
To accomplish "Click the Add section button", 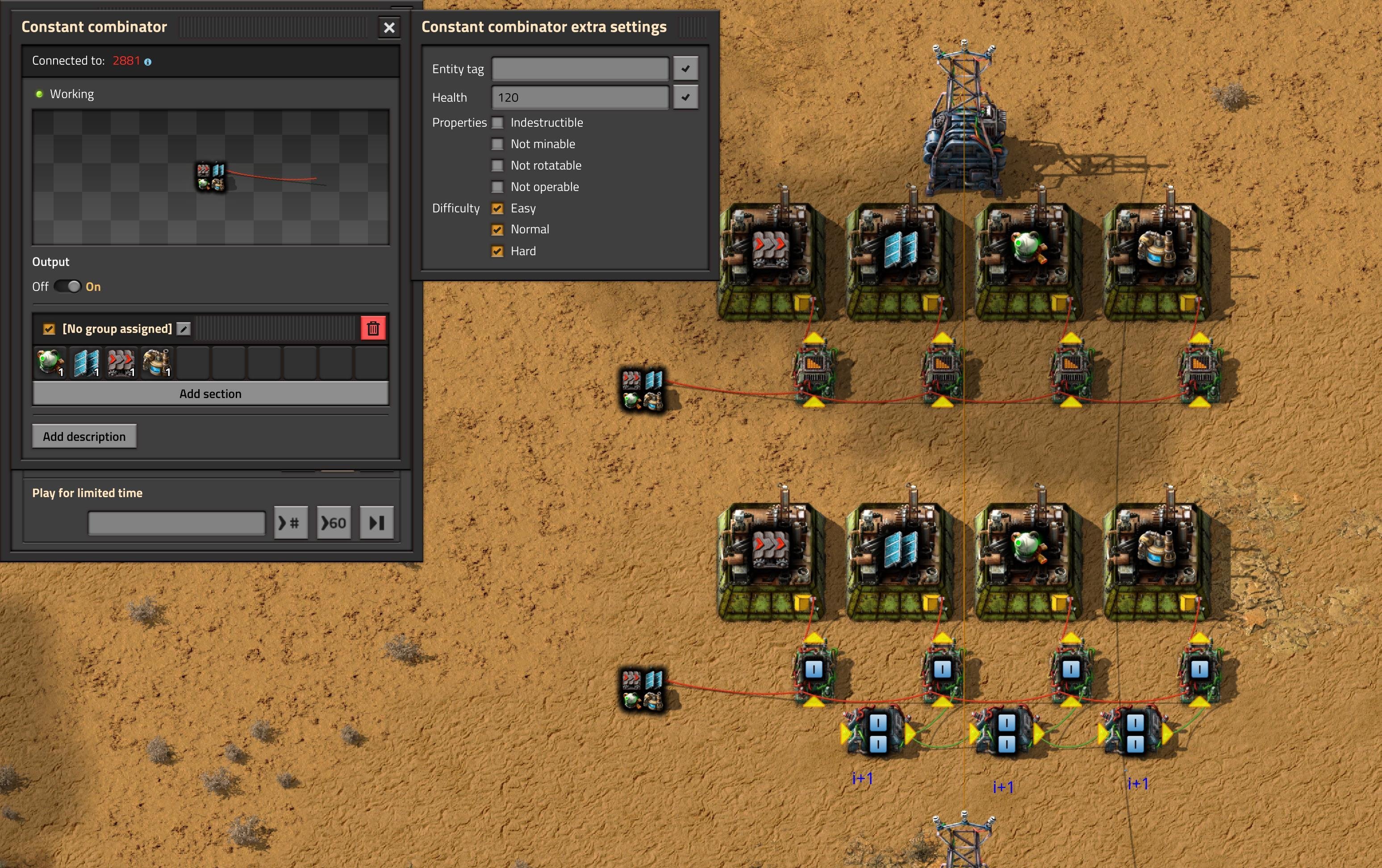I will (x=210, y=394).
